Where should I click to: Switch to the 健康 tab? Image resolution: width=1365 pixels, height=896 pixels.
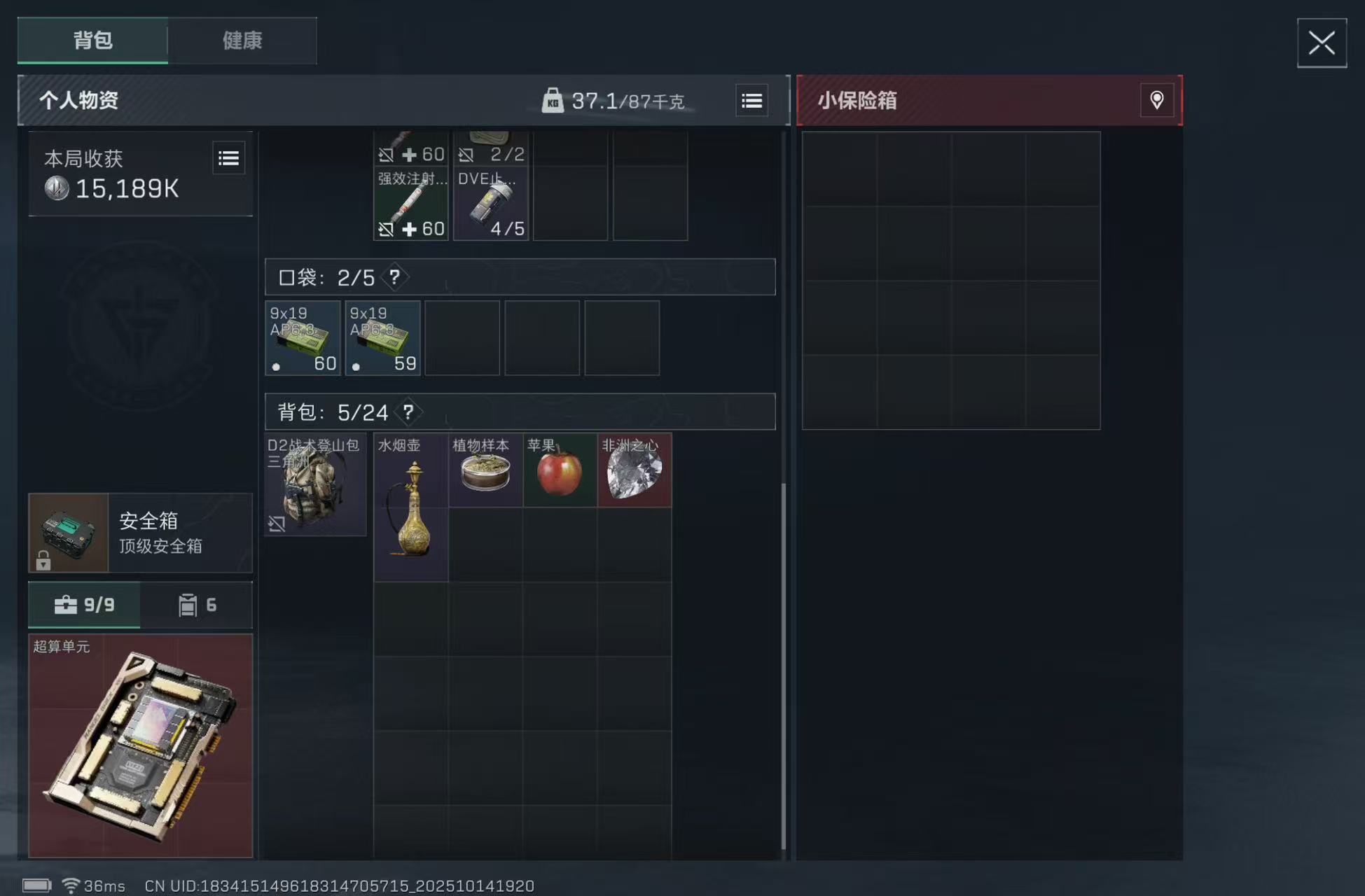pos(242,41)
